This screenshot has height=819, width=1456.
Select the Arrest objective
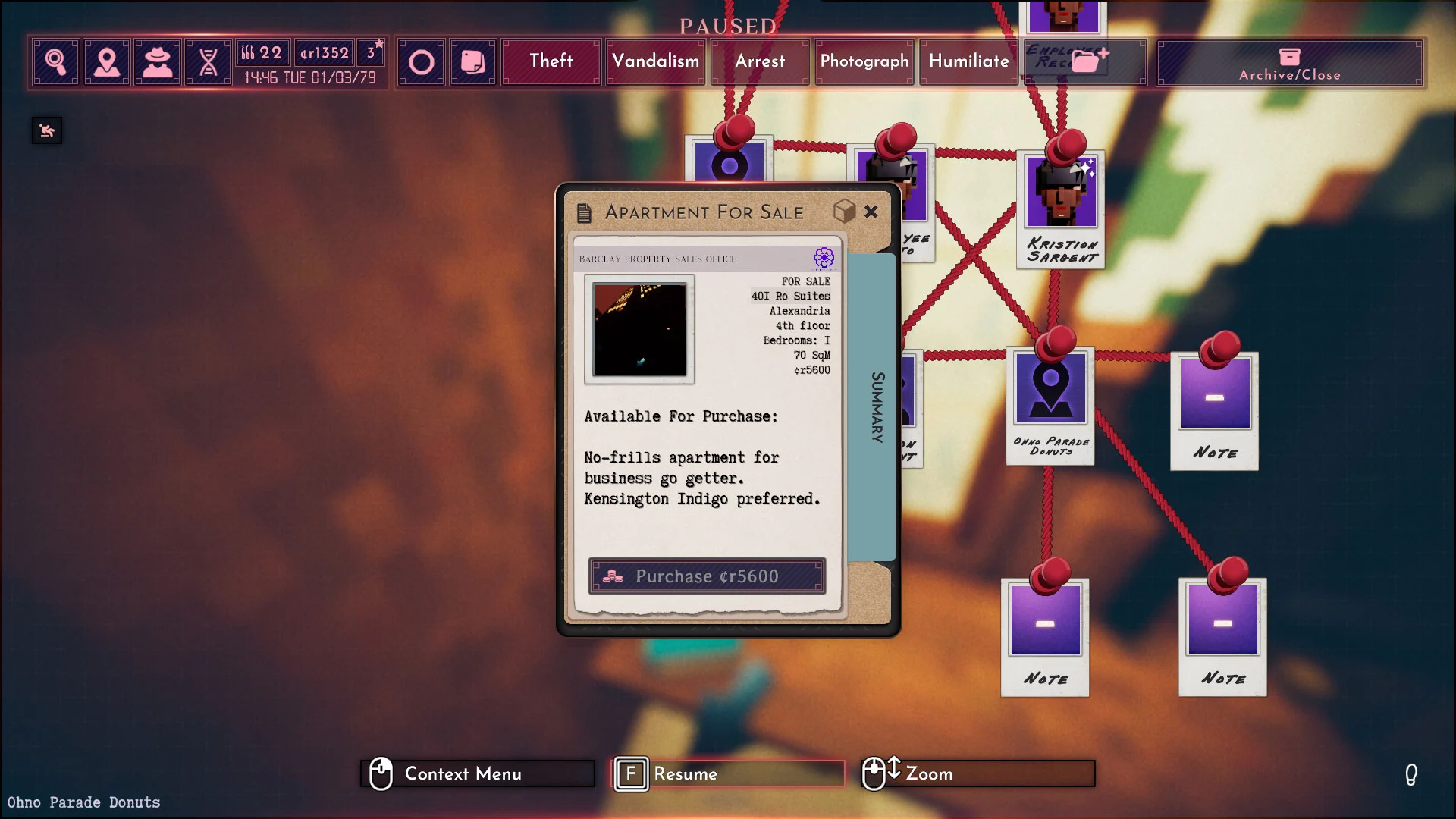click(760, 61)
